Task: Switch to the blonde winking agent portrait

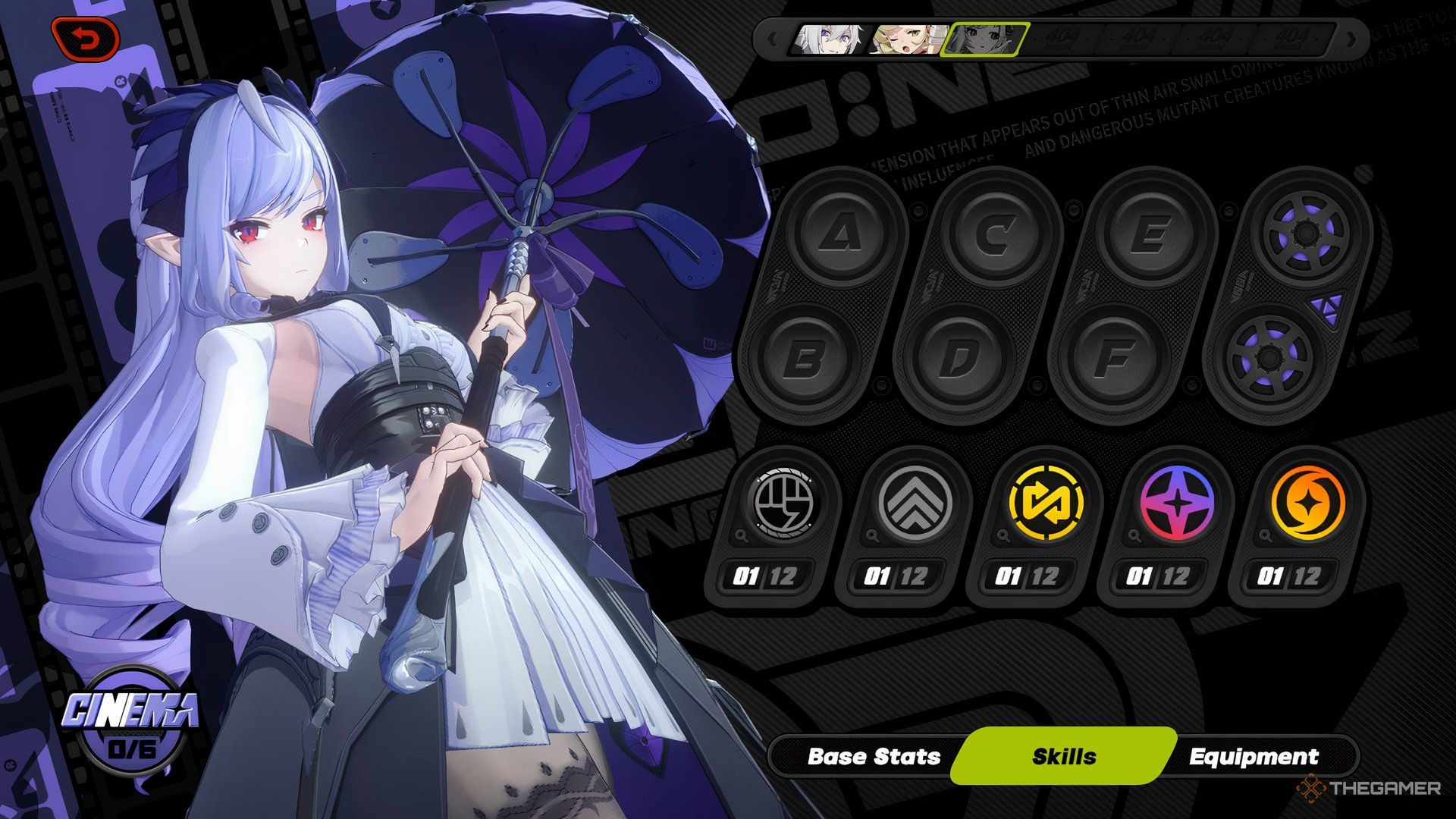Action: coord(905,39)
